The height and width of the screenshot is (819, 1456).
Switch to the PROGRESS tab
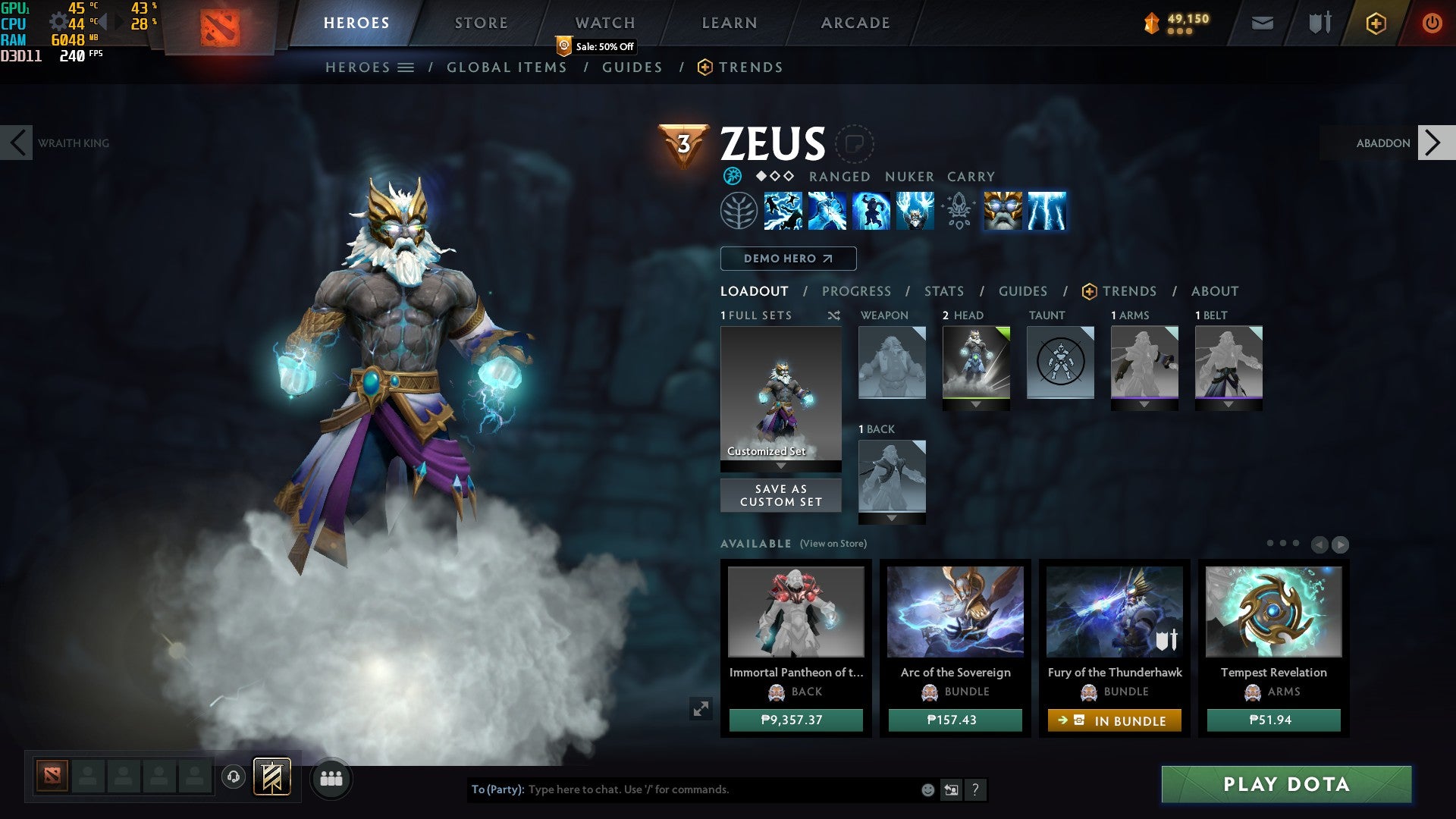(857, 291)
